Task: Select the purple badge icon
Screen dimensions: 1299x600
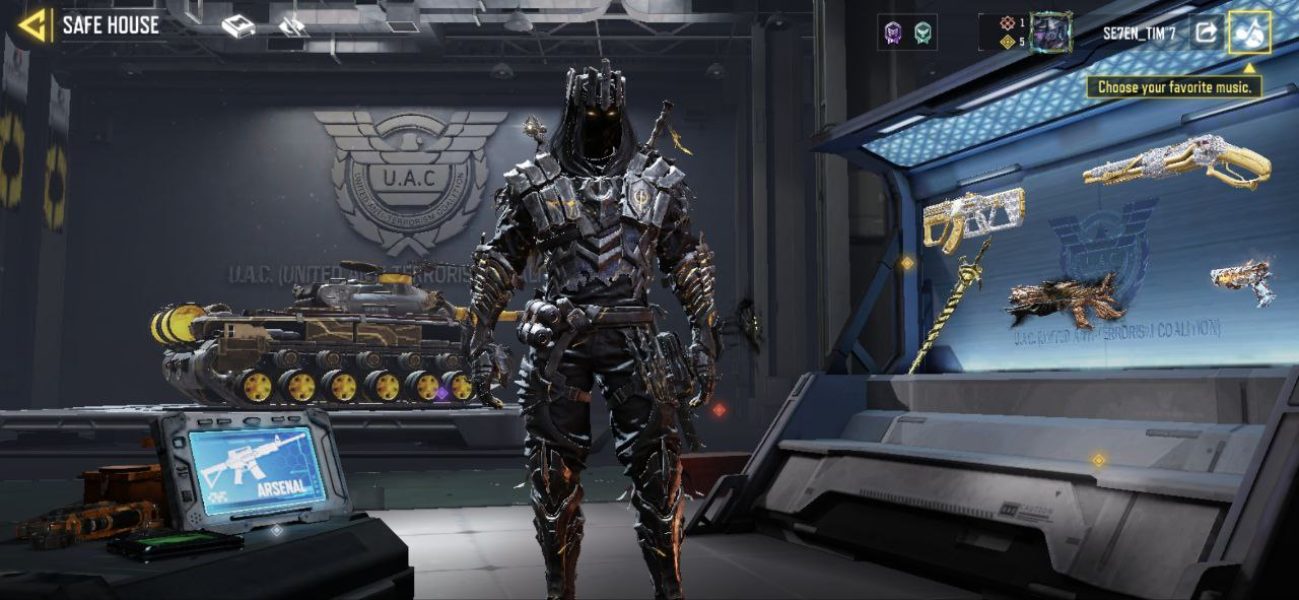Action: pos(893,32)
